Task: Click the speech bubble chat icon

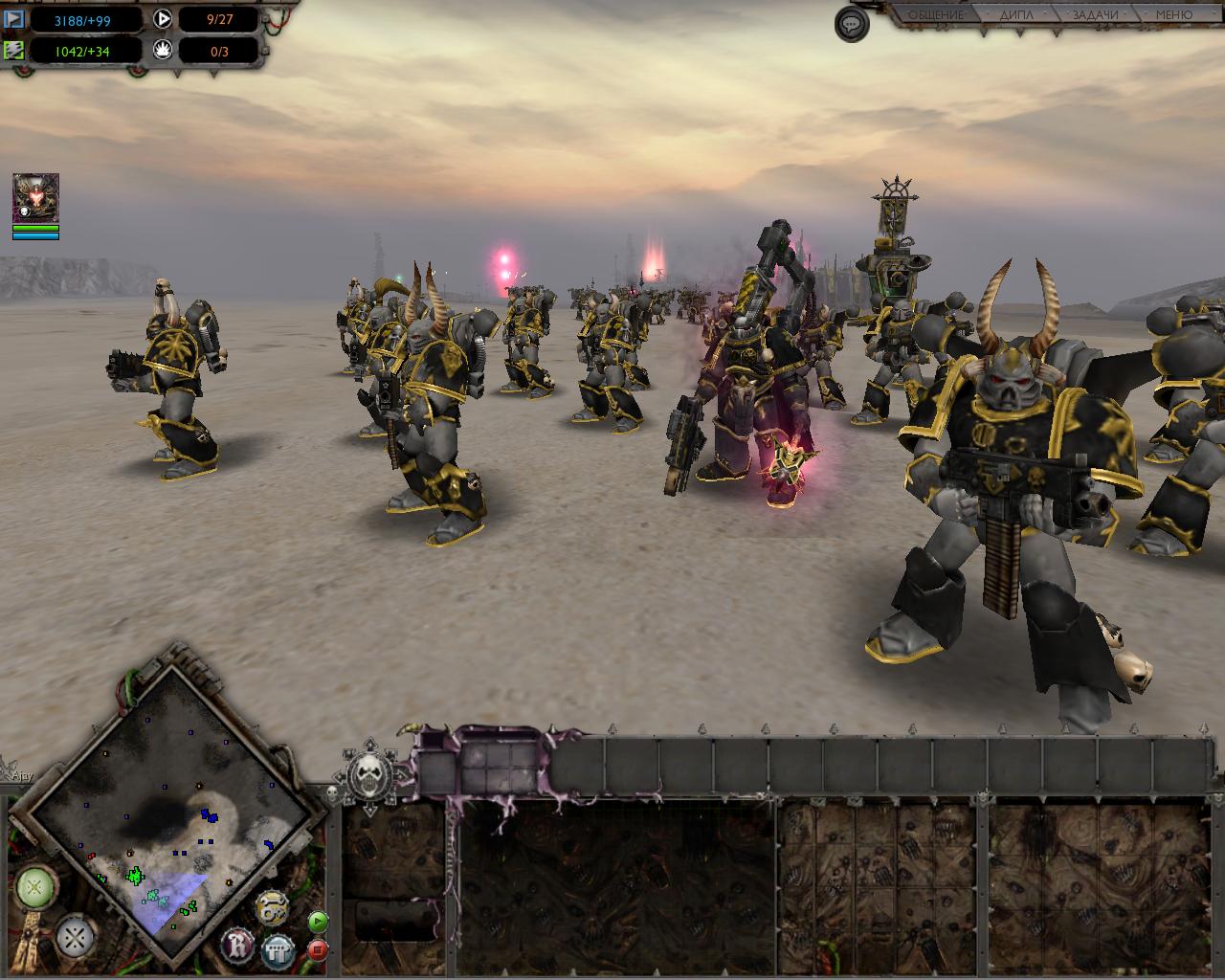Action: (x=851, y=24)
